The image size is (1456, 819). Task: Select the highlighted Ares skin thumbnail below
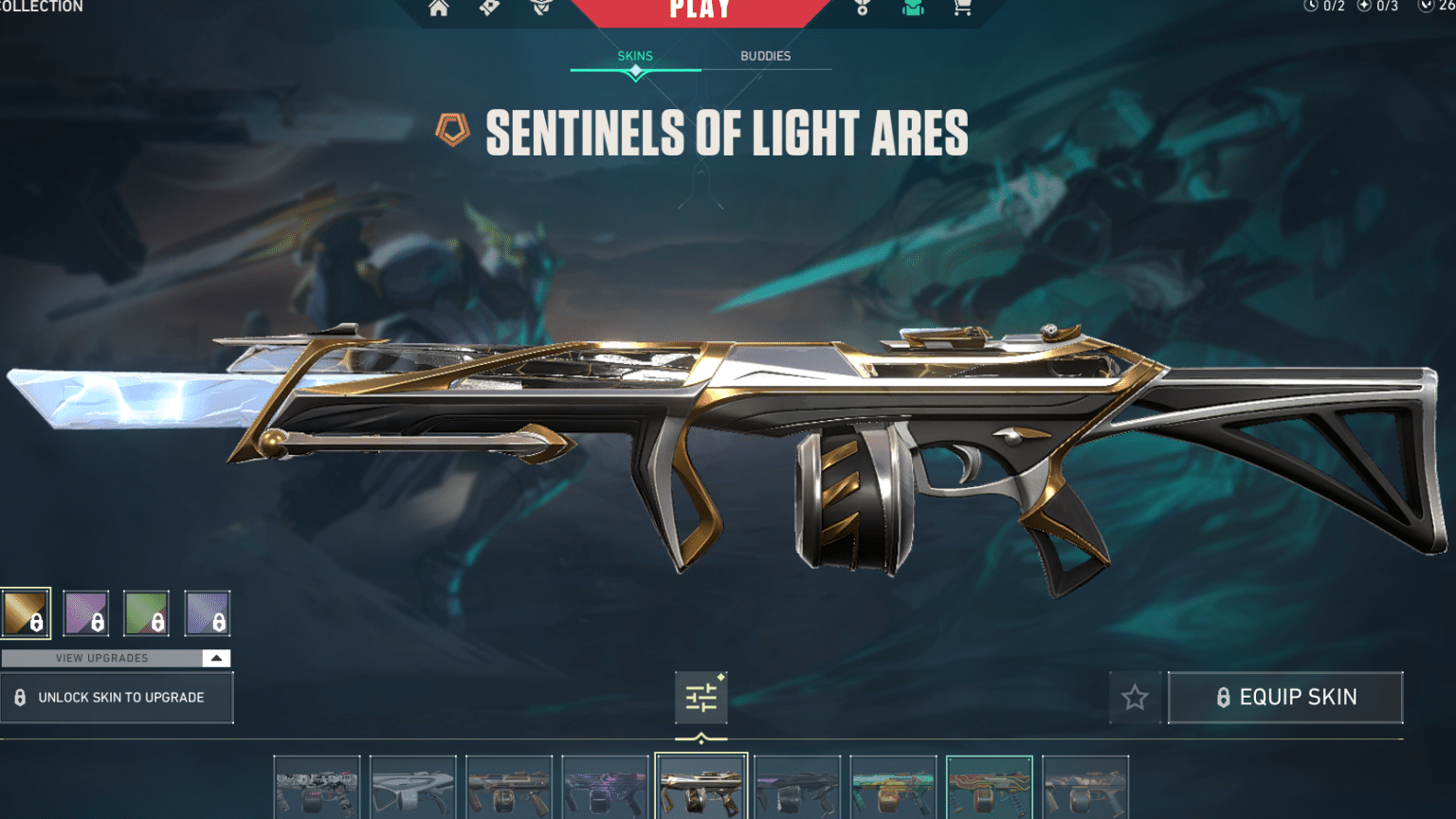[x=701, y=787]
